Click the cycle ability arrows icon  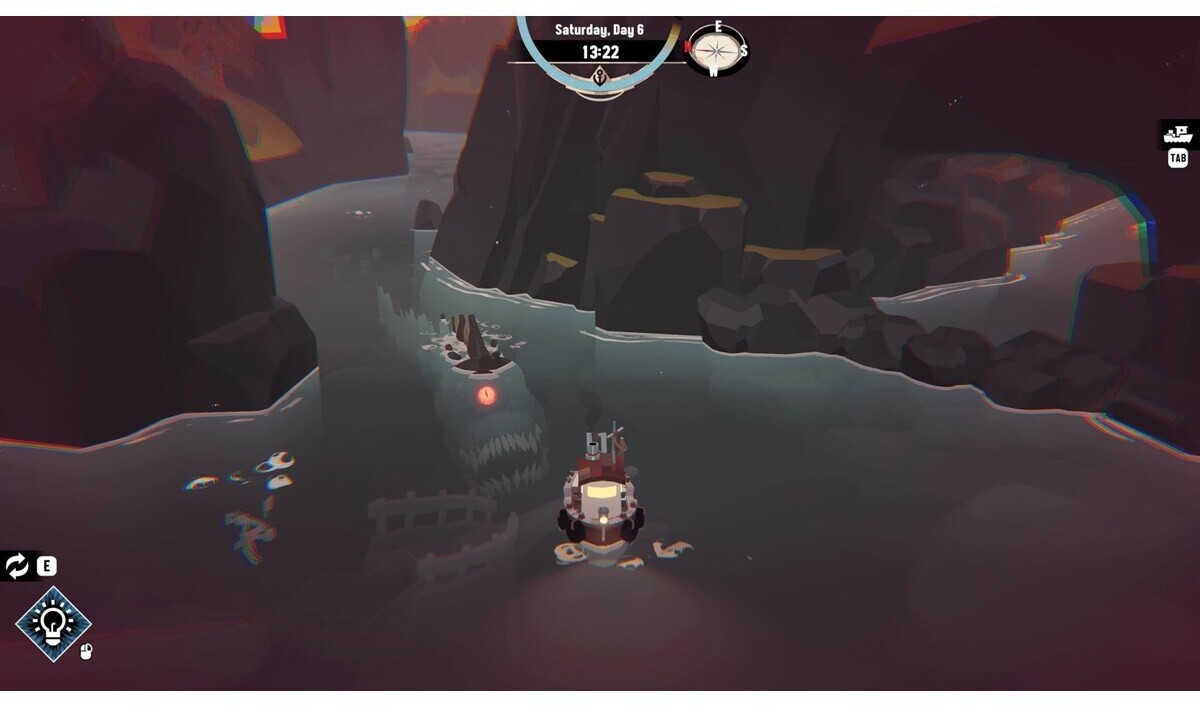pyautogui.click(x=17, y=567)
